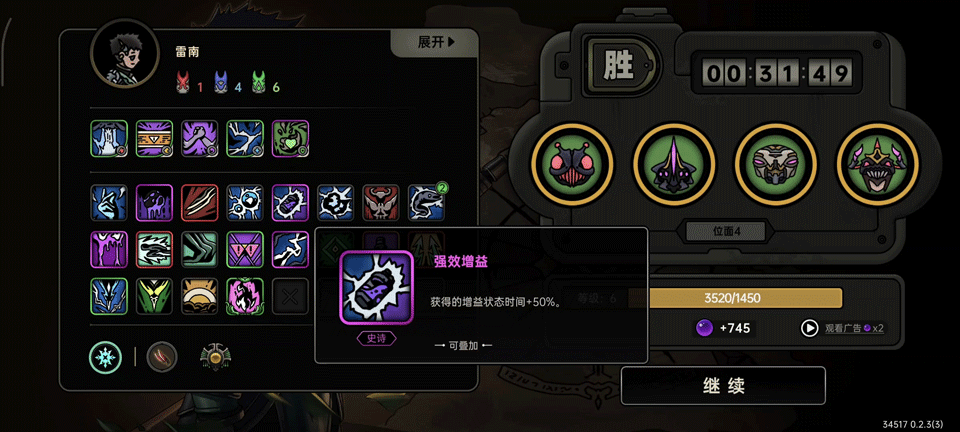Select the red fly-eyed bug boss portrait

(569, 164)
